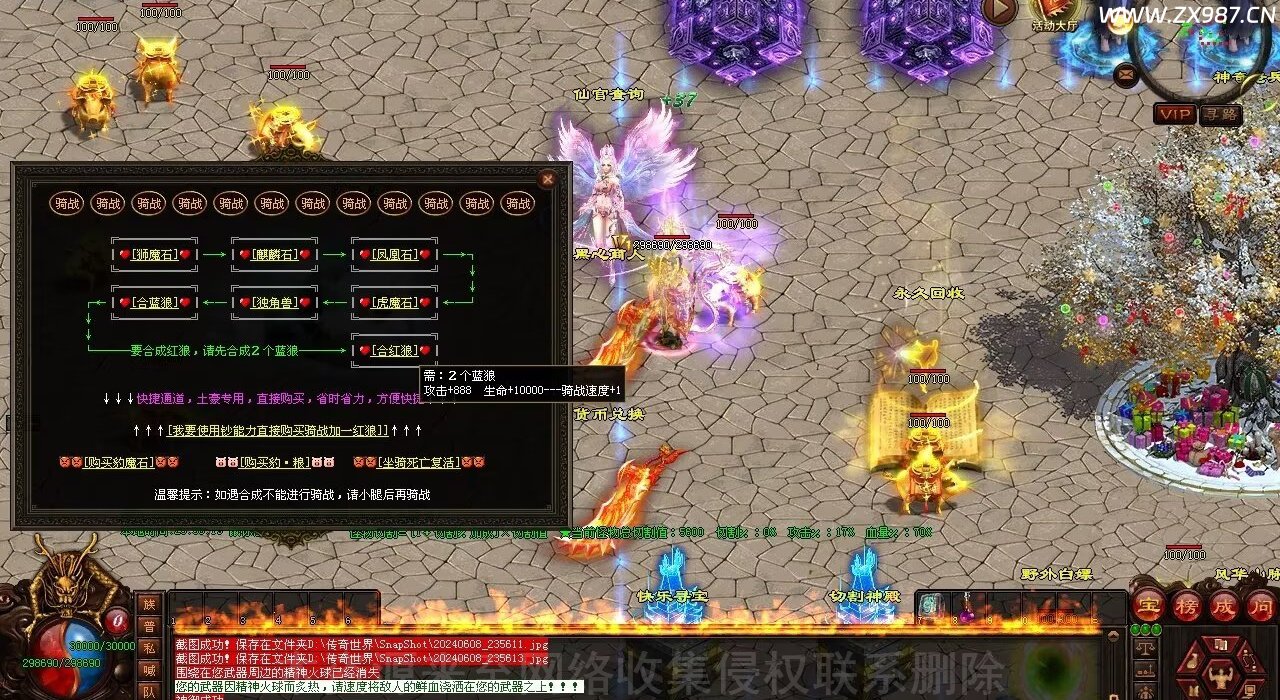Click the 购买豹魔石 purchase link
The height and width of the screenshot is (700, 1280).
119,462
